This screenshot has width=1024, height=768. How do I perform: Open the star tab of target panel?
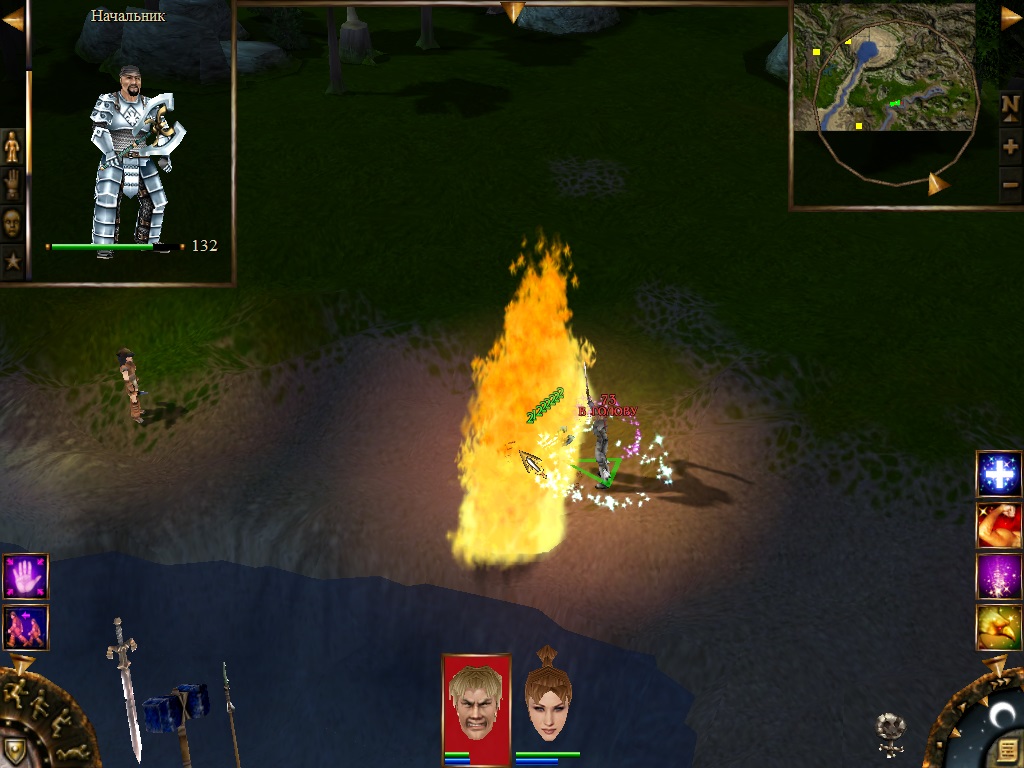(x=12, y=261)
